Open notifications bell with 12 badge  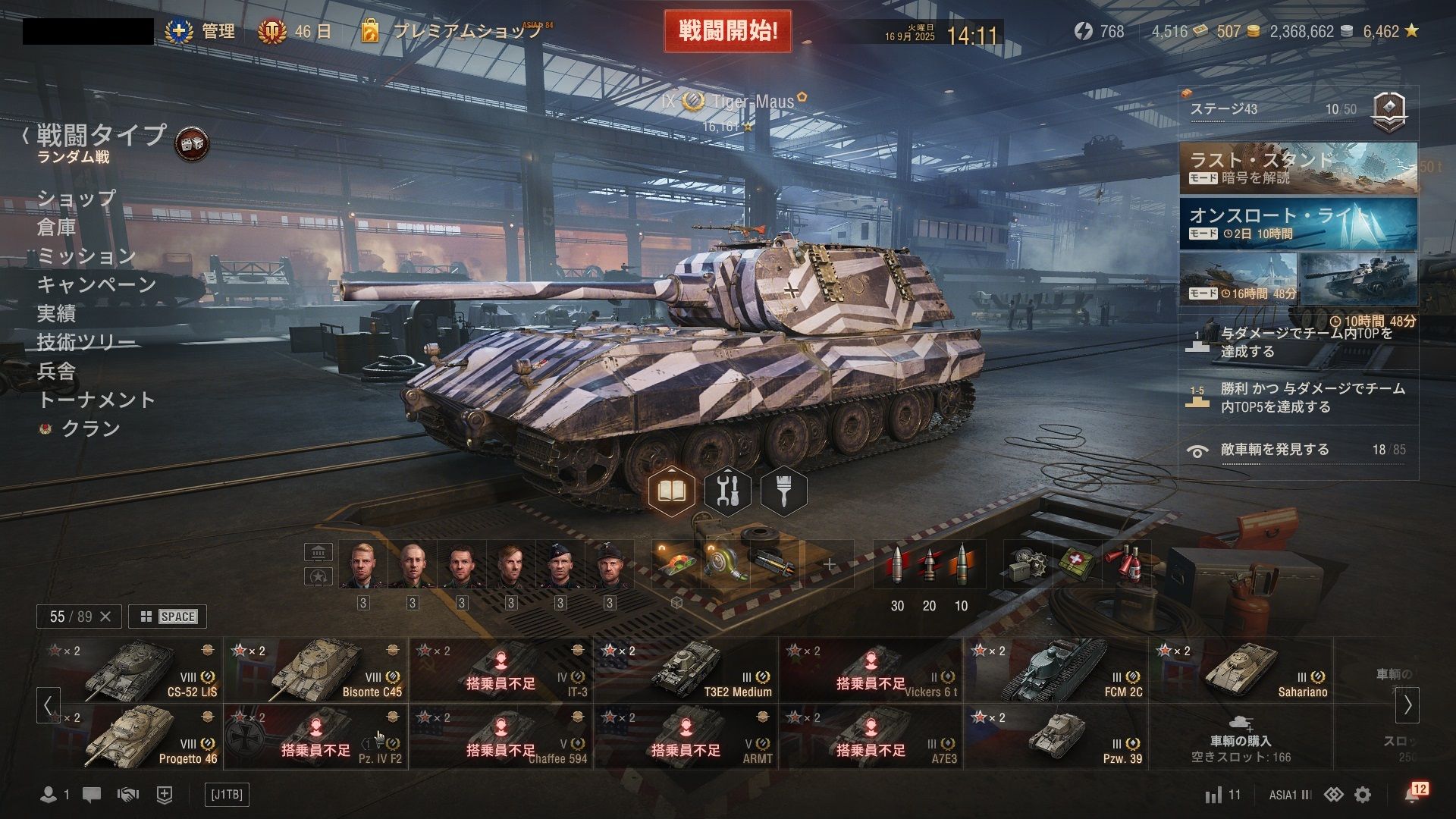click(x=1413, y=794)
